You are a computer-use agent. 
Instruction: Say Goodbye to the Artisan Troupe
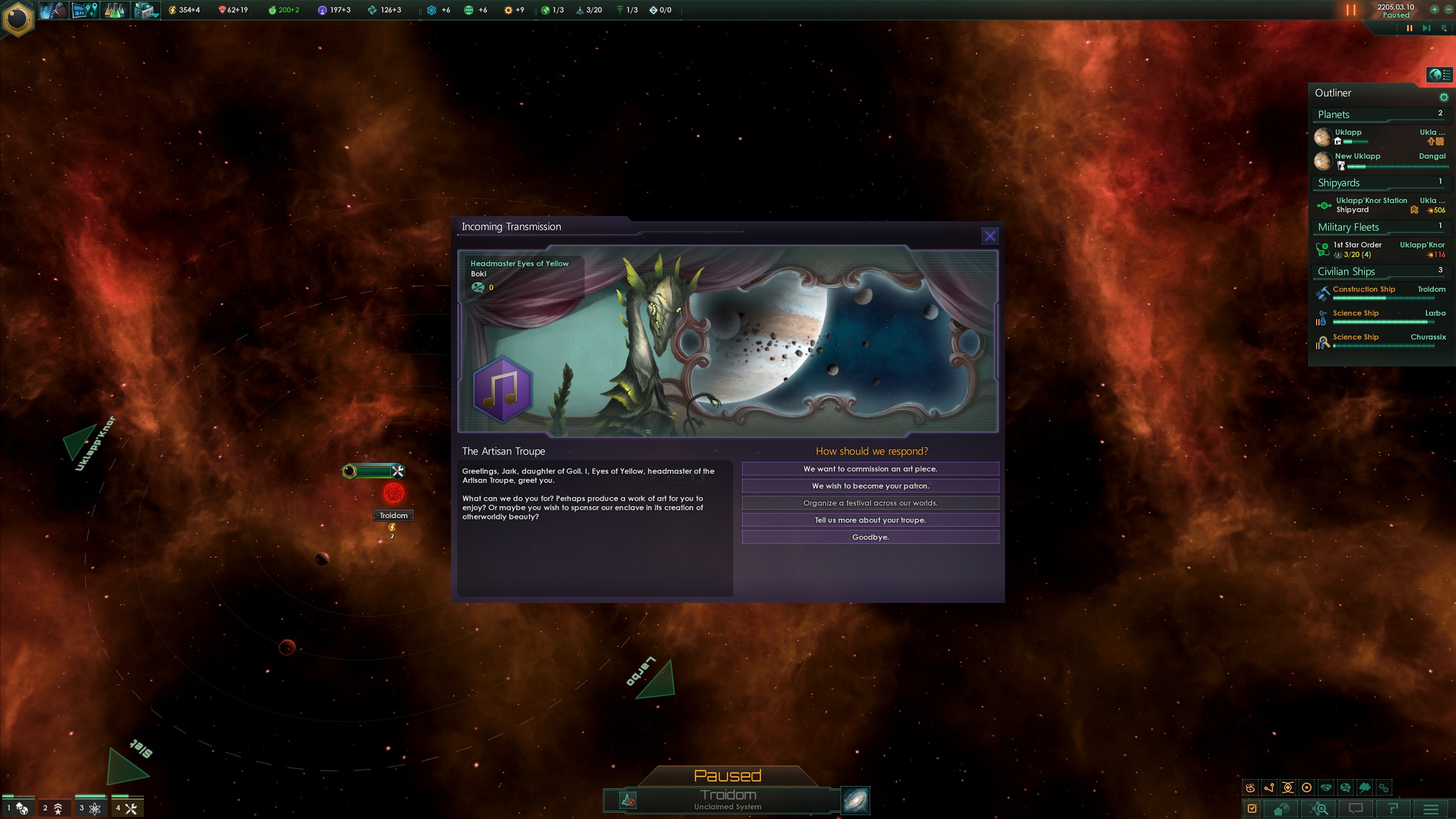tap(870, 537)
